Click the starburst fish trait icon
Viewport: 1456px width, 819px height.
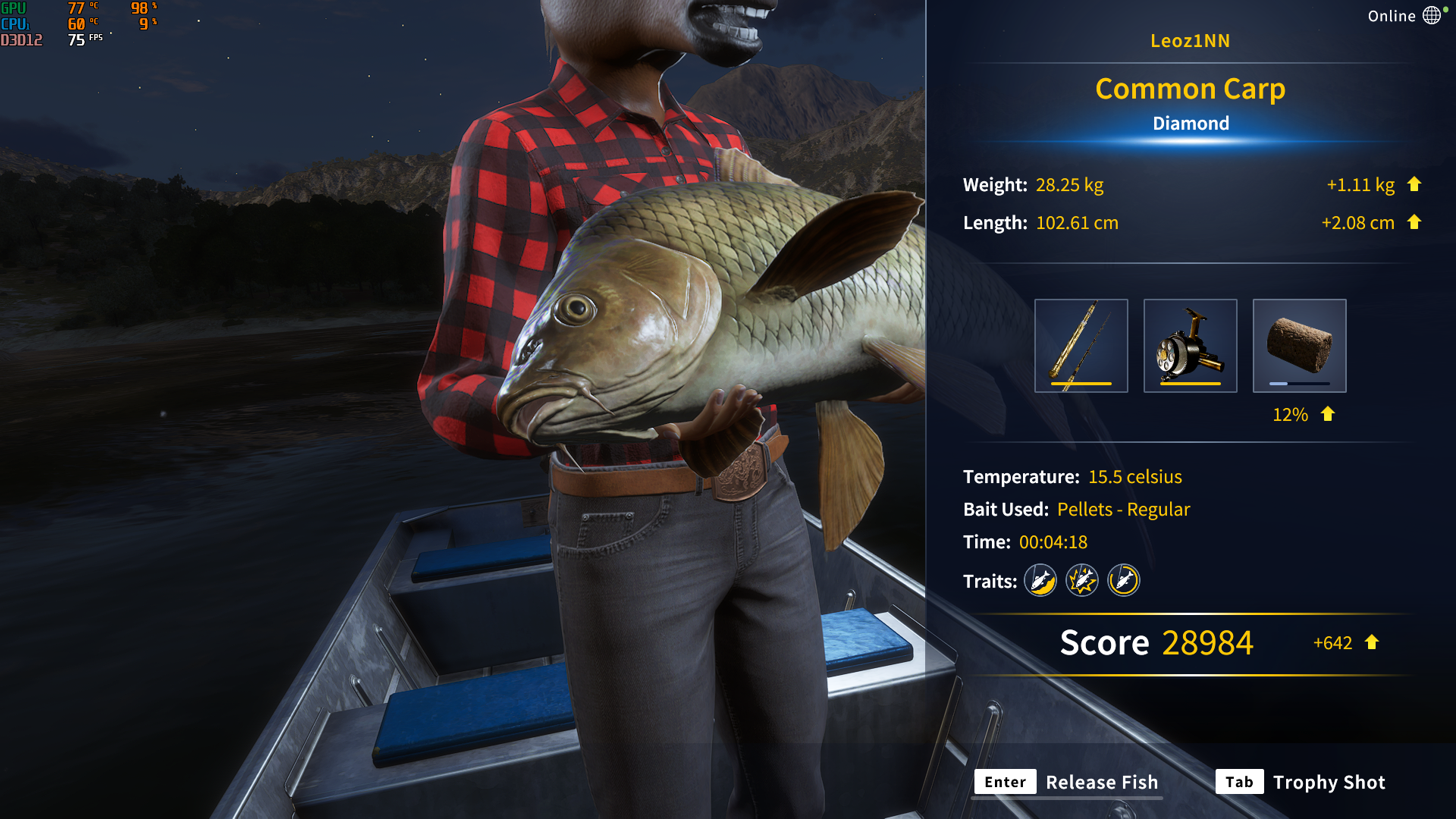(1081, 580)
